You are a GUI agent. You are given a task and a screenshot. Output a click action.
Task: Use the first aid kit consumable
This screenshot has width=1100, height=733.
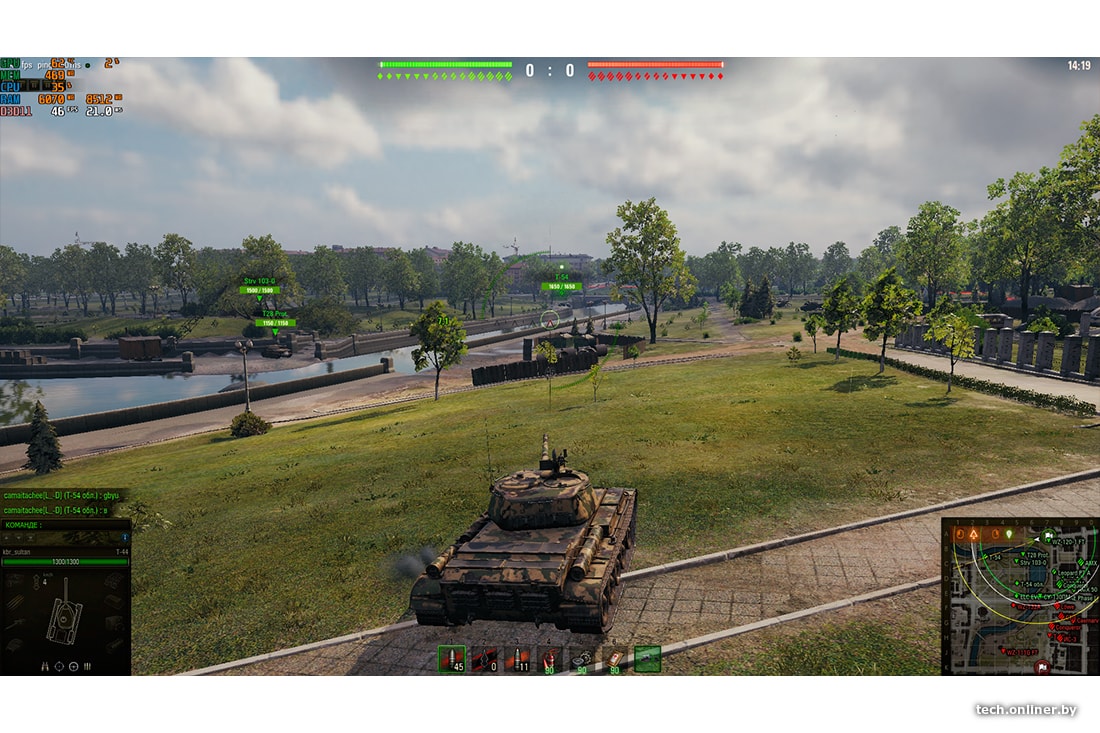[614, 659]
